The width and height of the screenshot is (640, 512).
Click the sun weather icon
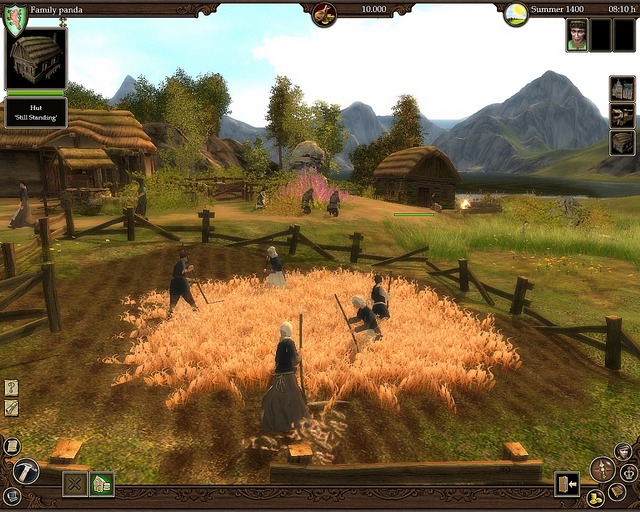pyautogui.click(x=515, y=14)
